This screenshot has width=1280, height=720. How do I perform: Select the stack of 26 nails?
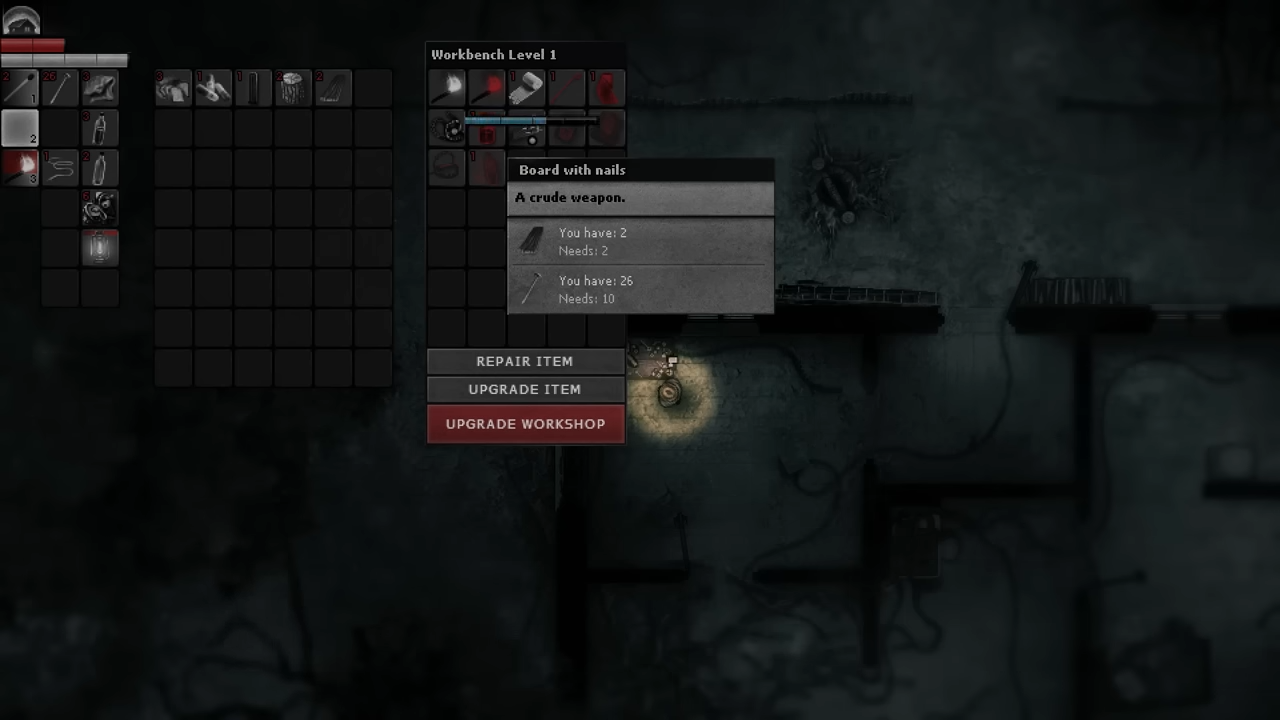[60, 88]
